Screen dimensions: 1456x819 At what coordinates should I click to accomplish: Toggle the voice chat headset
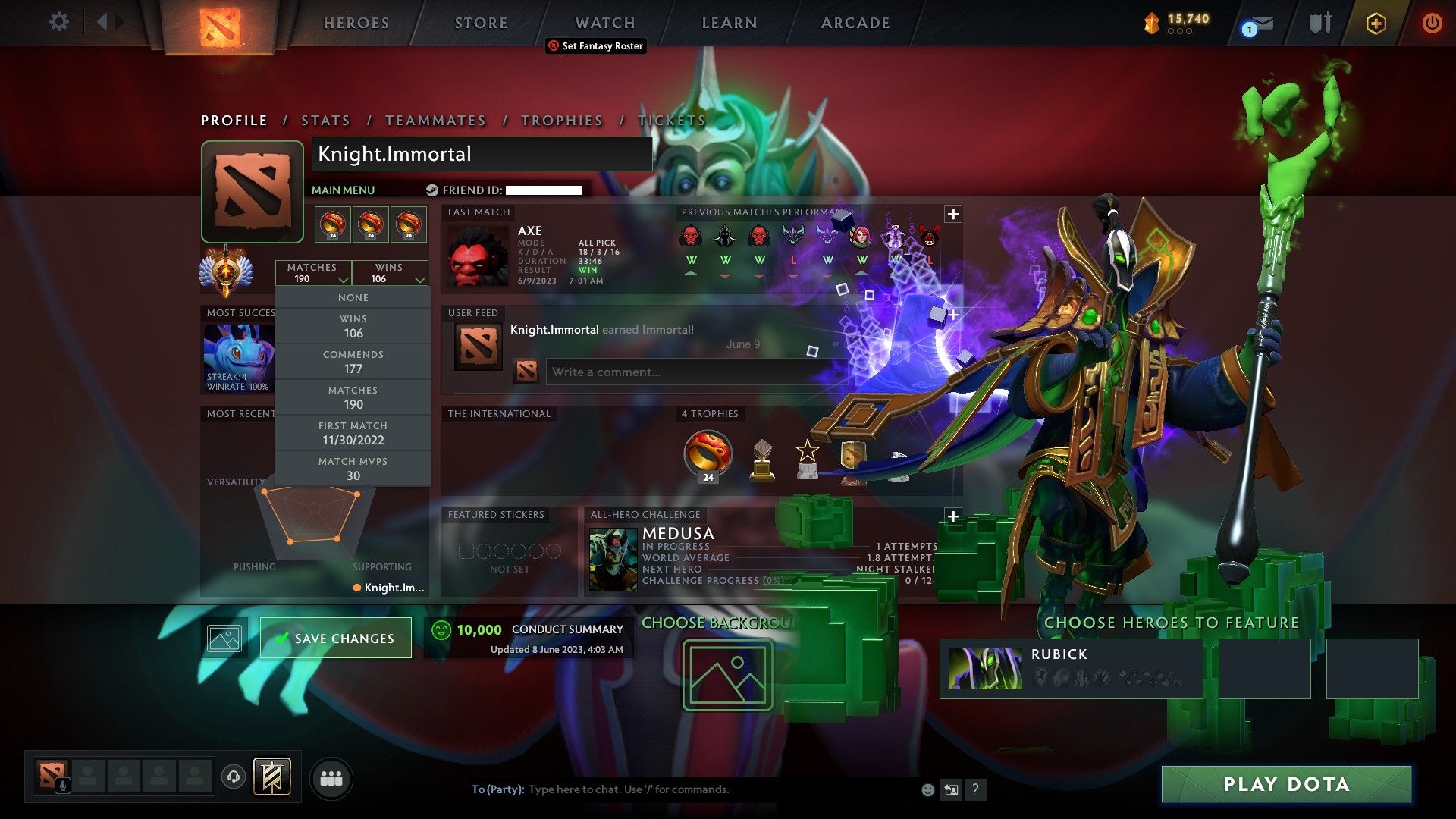coord(233,777)
